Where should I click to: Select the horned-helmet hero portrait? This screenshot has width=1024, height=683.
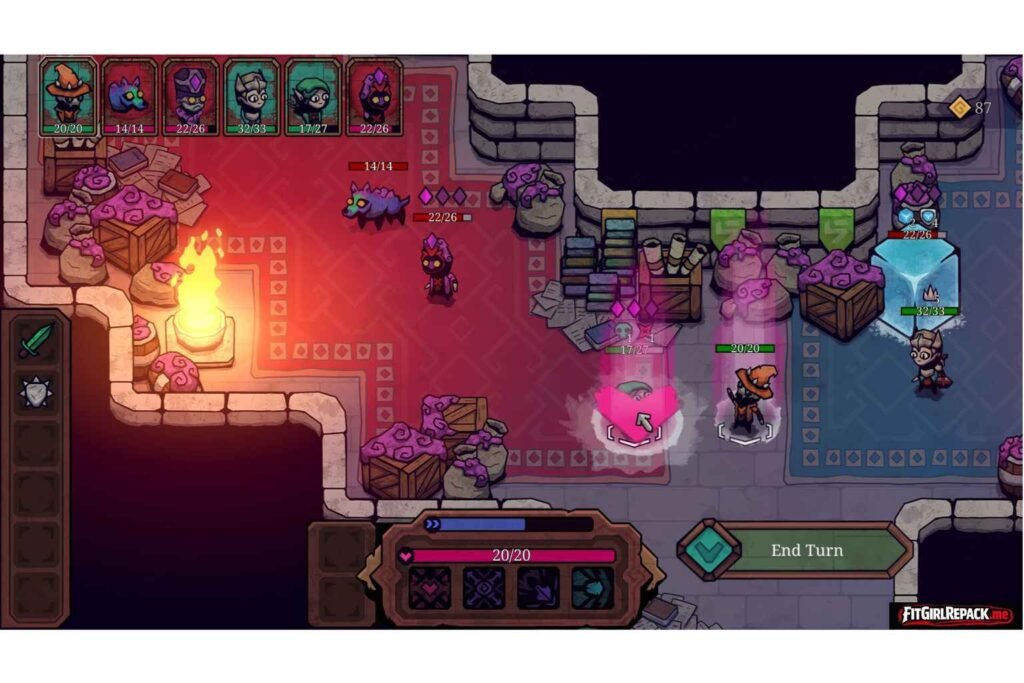click(x=251, y=96)
